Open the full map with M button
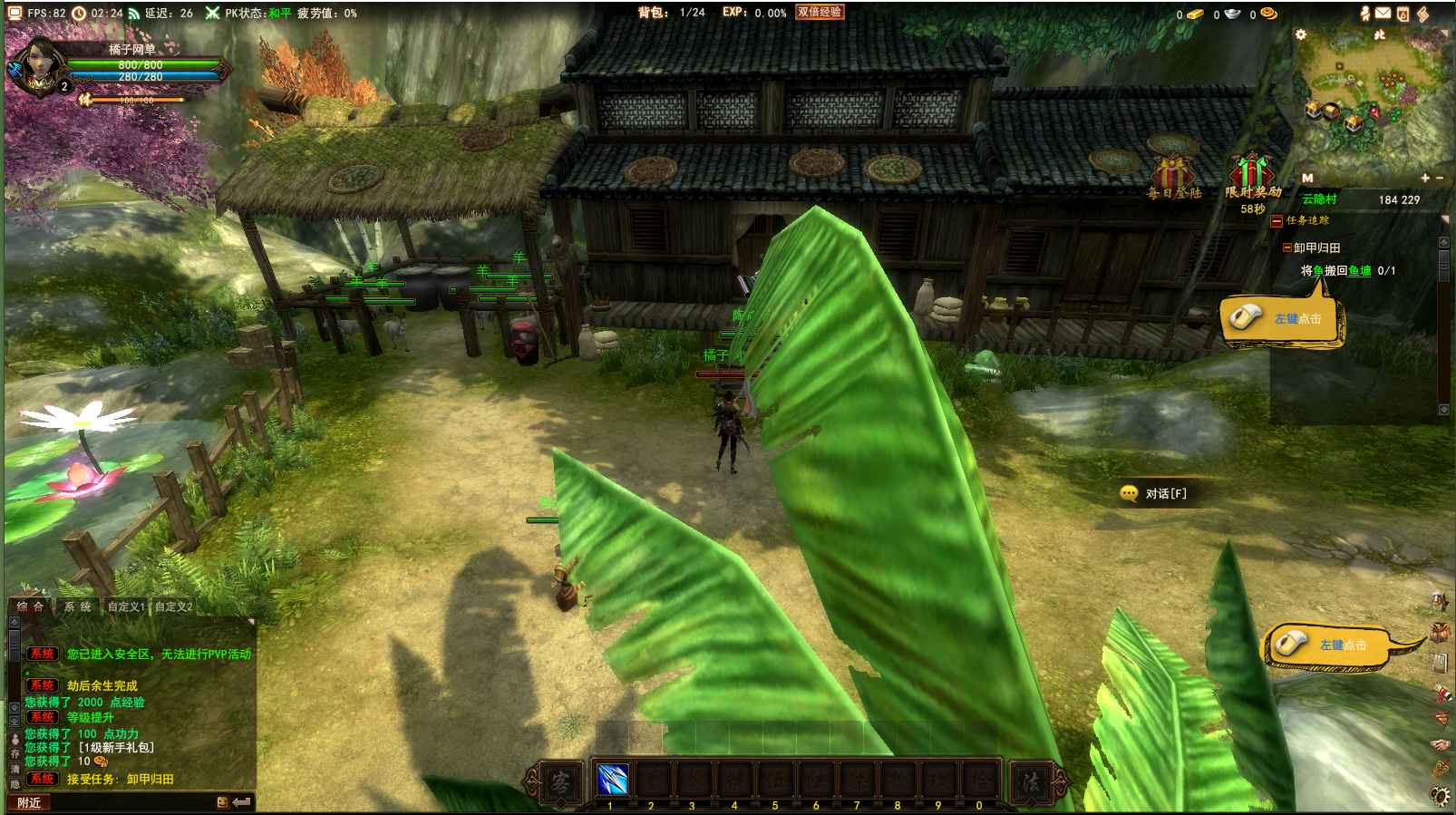This screenshot has width=1456, height=815. click(x=1307, y=179)
